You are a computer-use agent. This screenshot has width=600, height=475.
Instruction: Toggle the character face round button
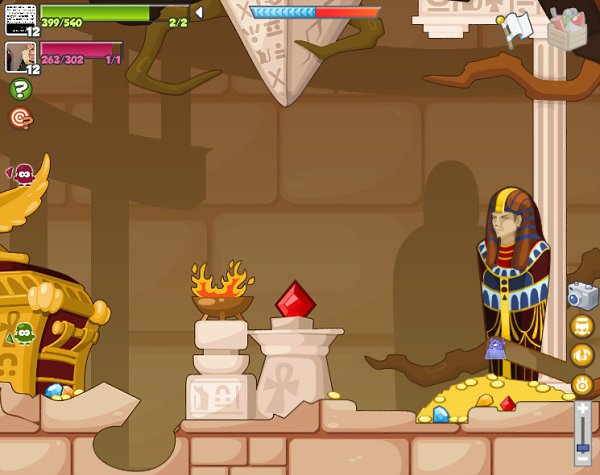pos(582,326)
